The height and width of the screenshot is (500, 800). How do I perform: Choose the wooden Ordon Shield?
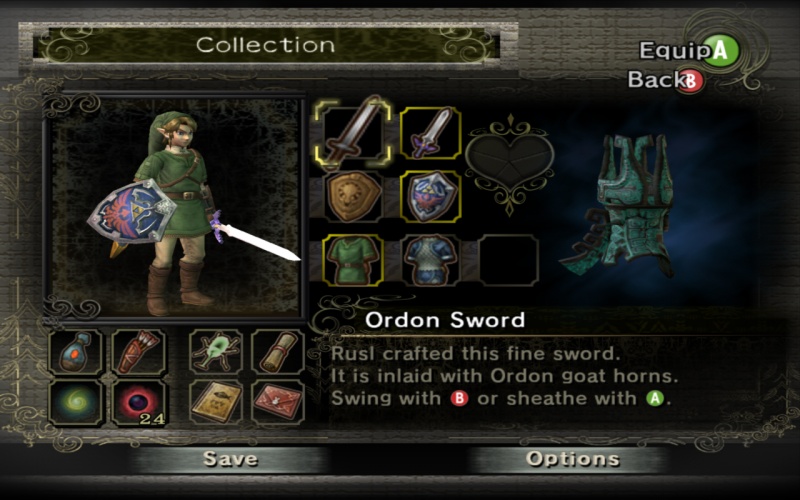(353, 197)
